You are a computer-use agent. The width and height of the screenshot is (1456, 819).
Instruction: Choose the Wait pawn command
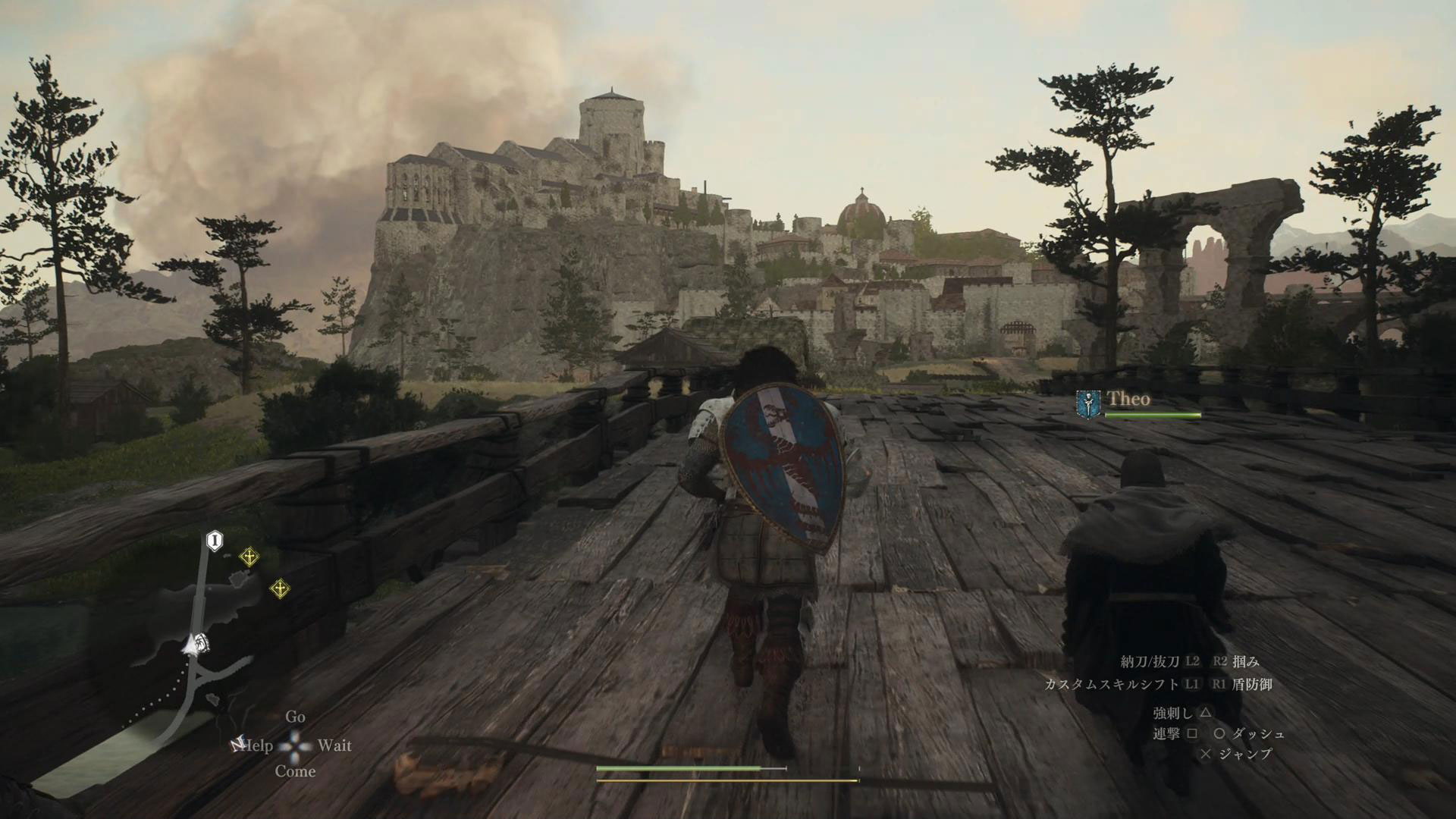[x=334, y=745]
